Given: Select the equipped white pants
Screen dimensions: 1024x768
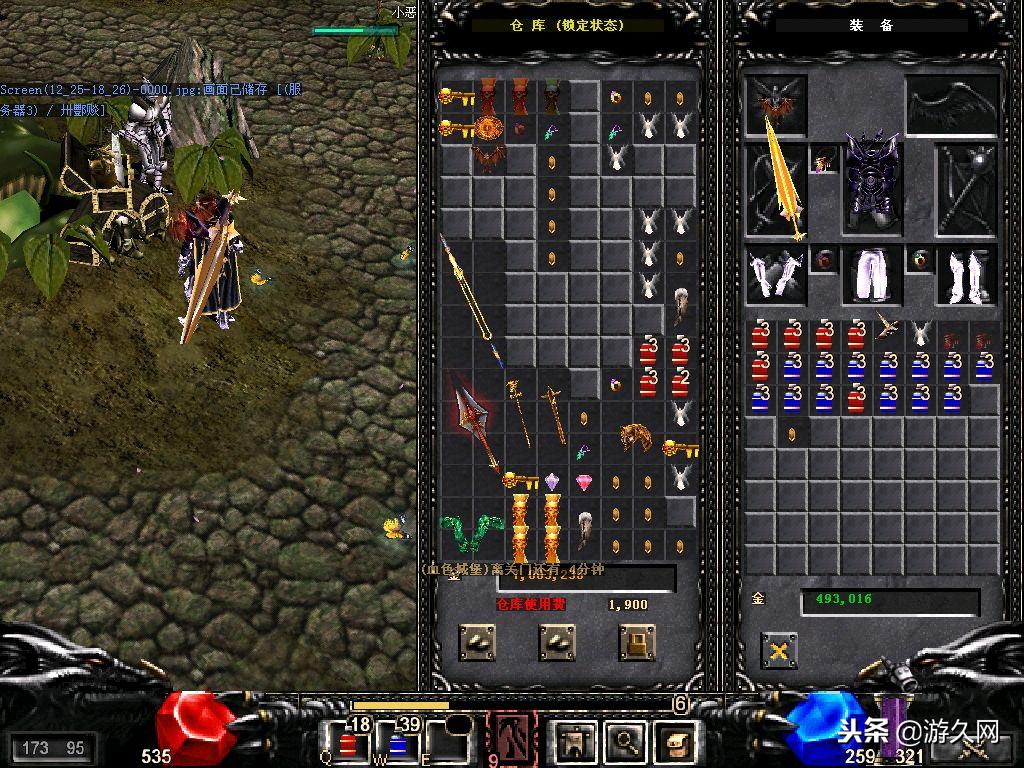Looking at the screenshot, I should click(872, 275).
